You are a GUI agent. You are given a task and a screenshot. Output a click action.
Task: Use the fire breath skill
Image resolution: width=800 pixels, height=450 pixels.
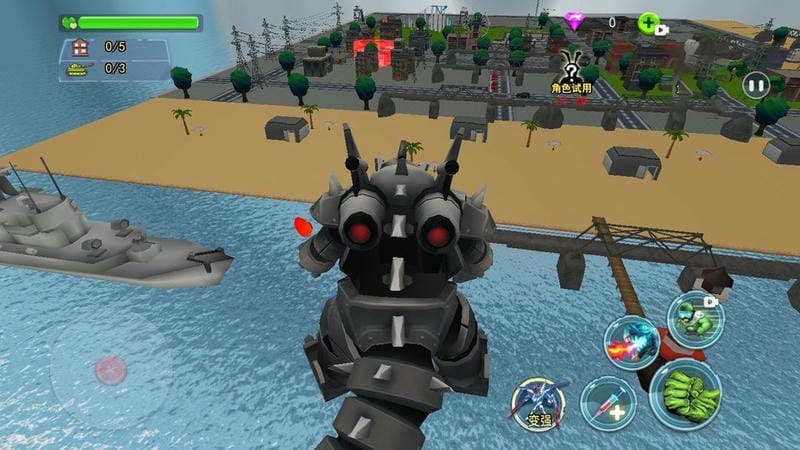631,343
